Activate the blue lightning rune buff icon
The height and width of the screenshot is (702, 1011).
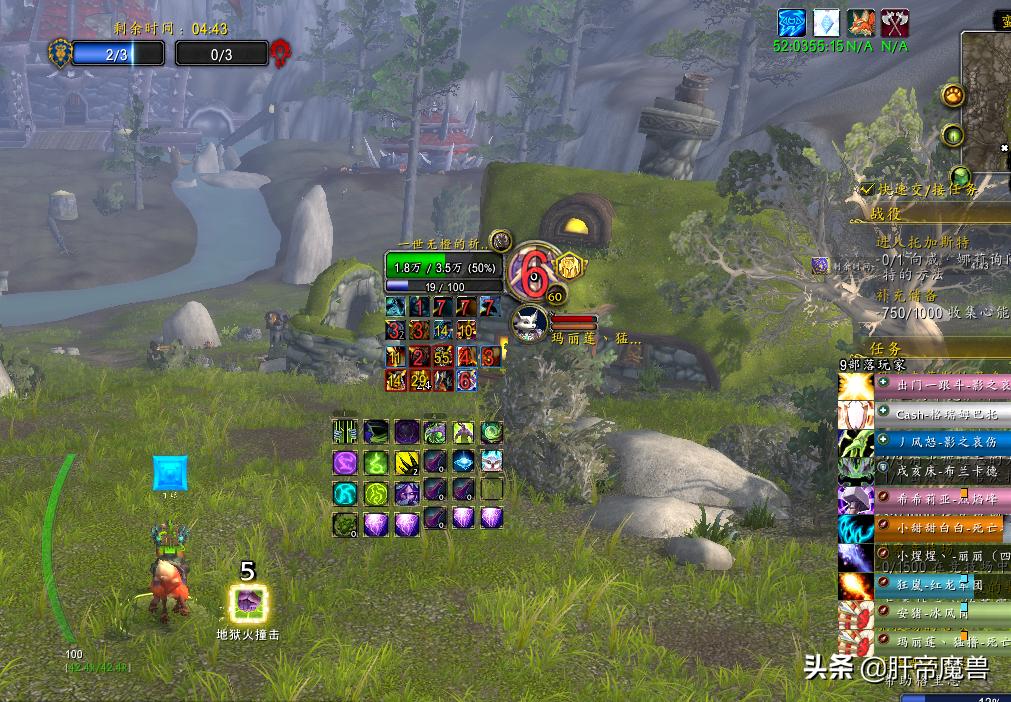[x=793, y=23]
